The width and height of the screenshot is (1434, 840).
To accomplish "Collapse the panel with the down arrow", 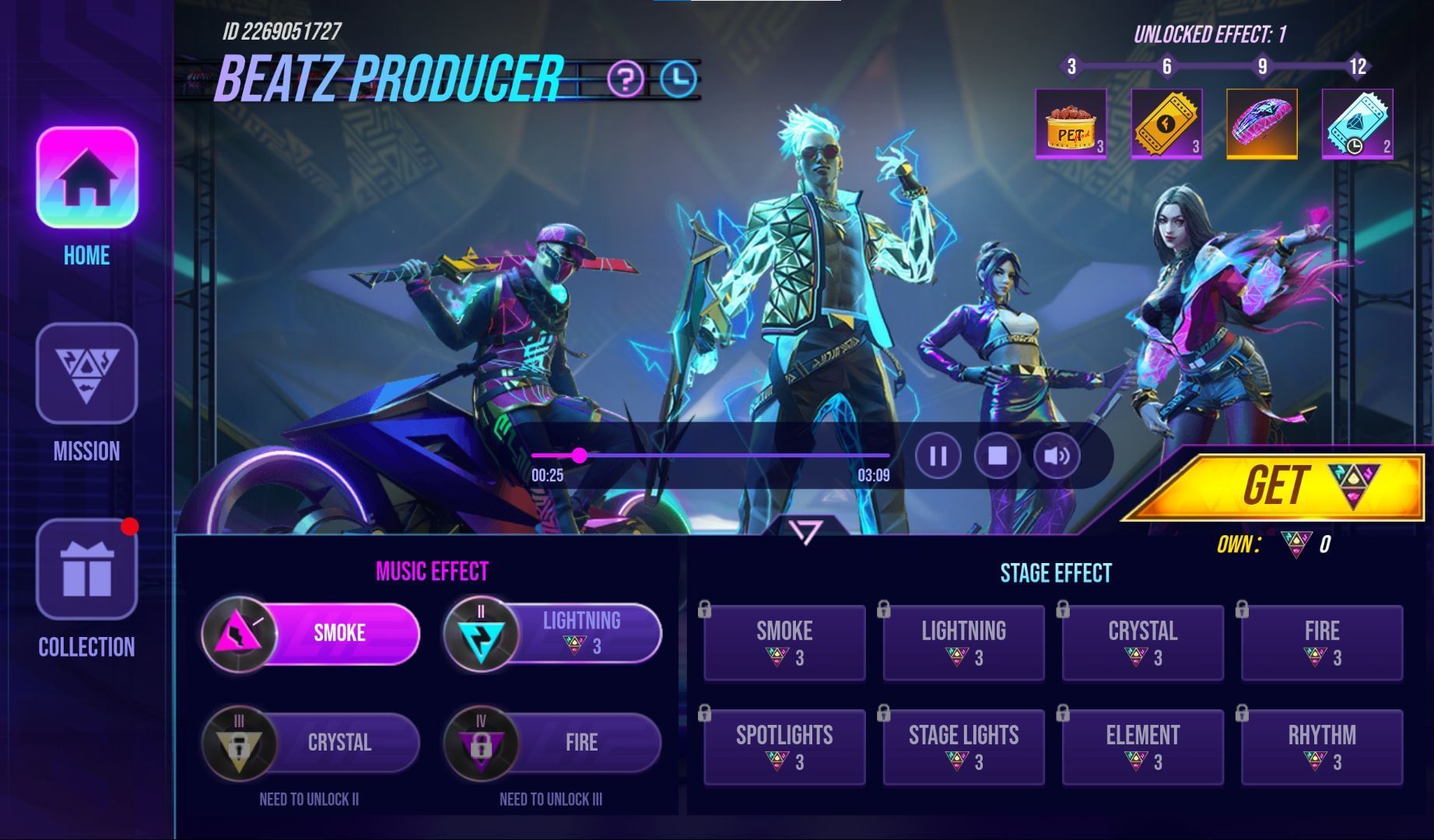I will click(x=805, y=532).
